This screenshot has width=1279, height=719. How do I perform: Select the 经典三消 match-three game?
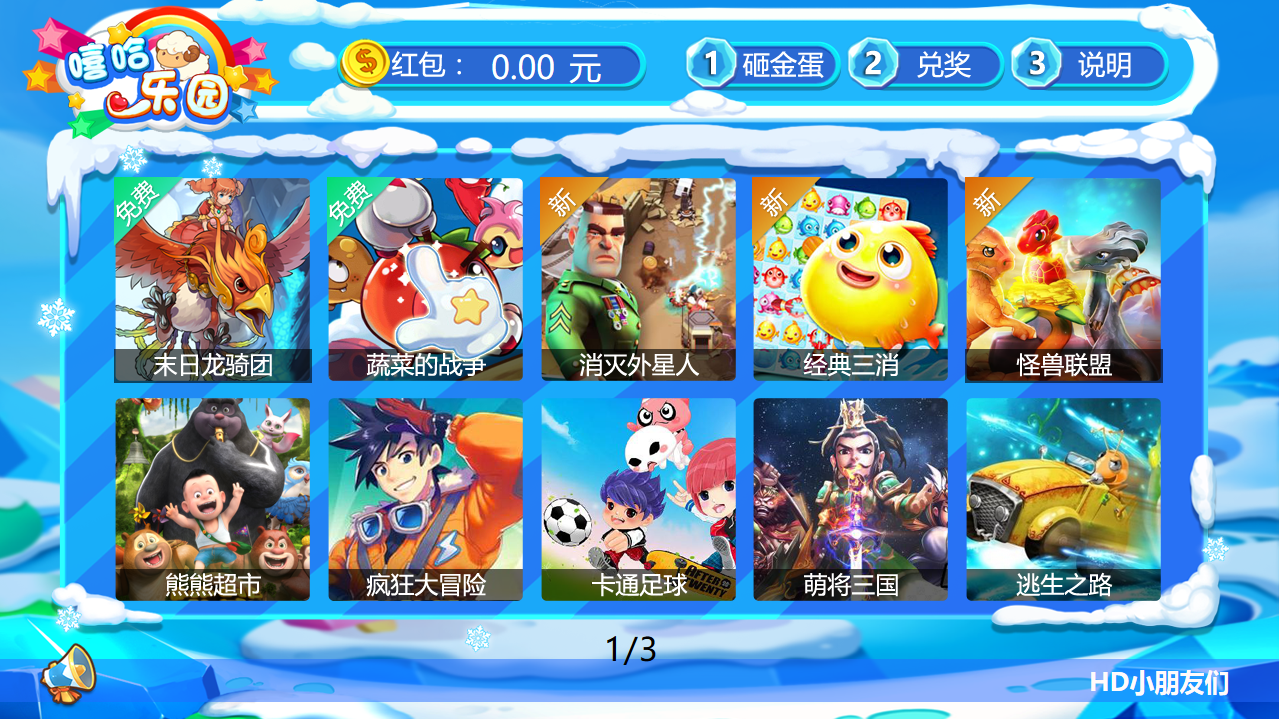850,279
